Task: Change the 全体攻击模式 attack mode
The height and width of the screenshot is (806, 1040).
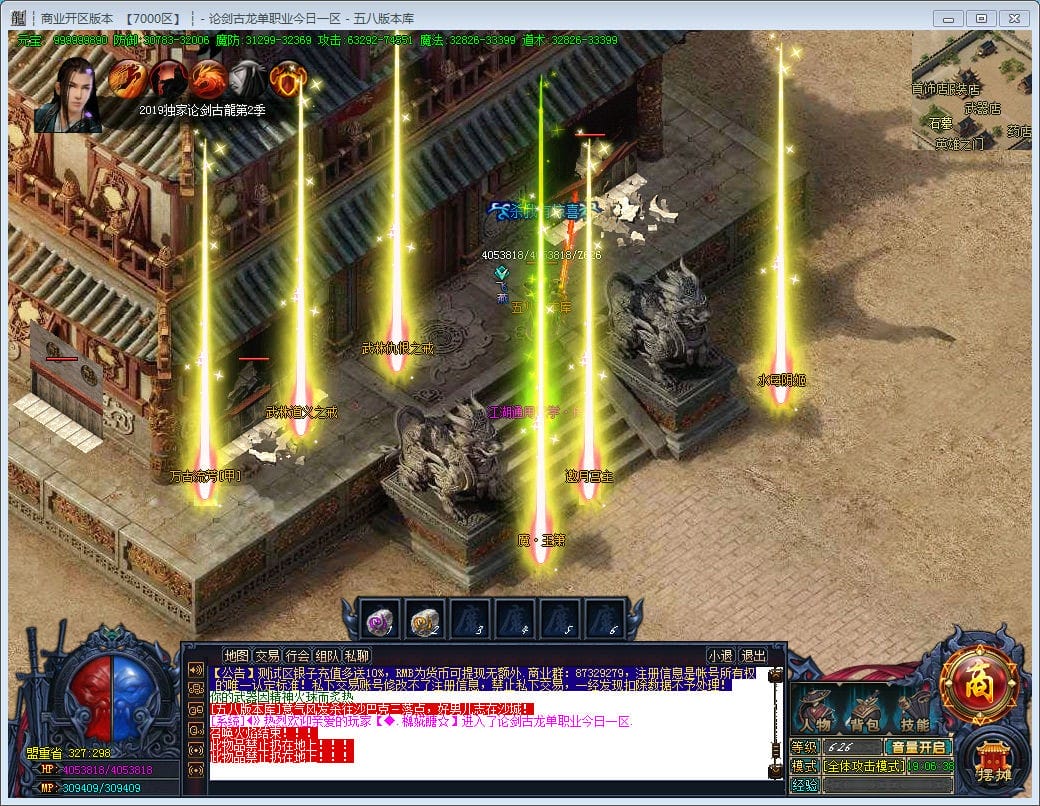Action: point(864,766)
